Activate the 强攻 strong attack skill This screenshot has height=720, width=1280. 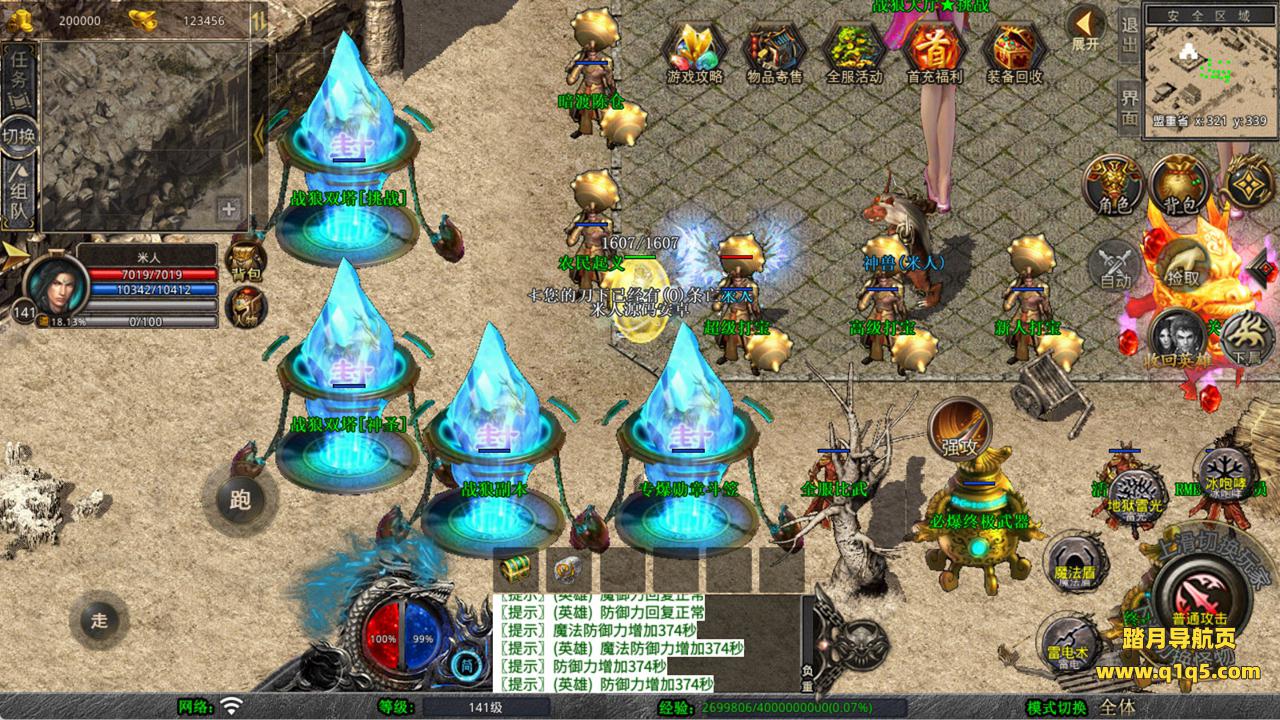point(959,428)
